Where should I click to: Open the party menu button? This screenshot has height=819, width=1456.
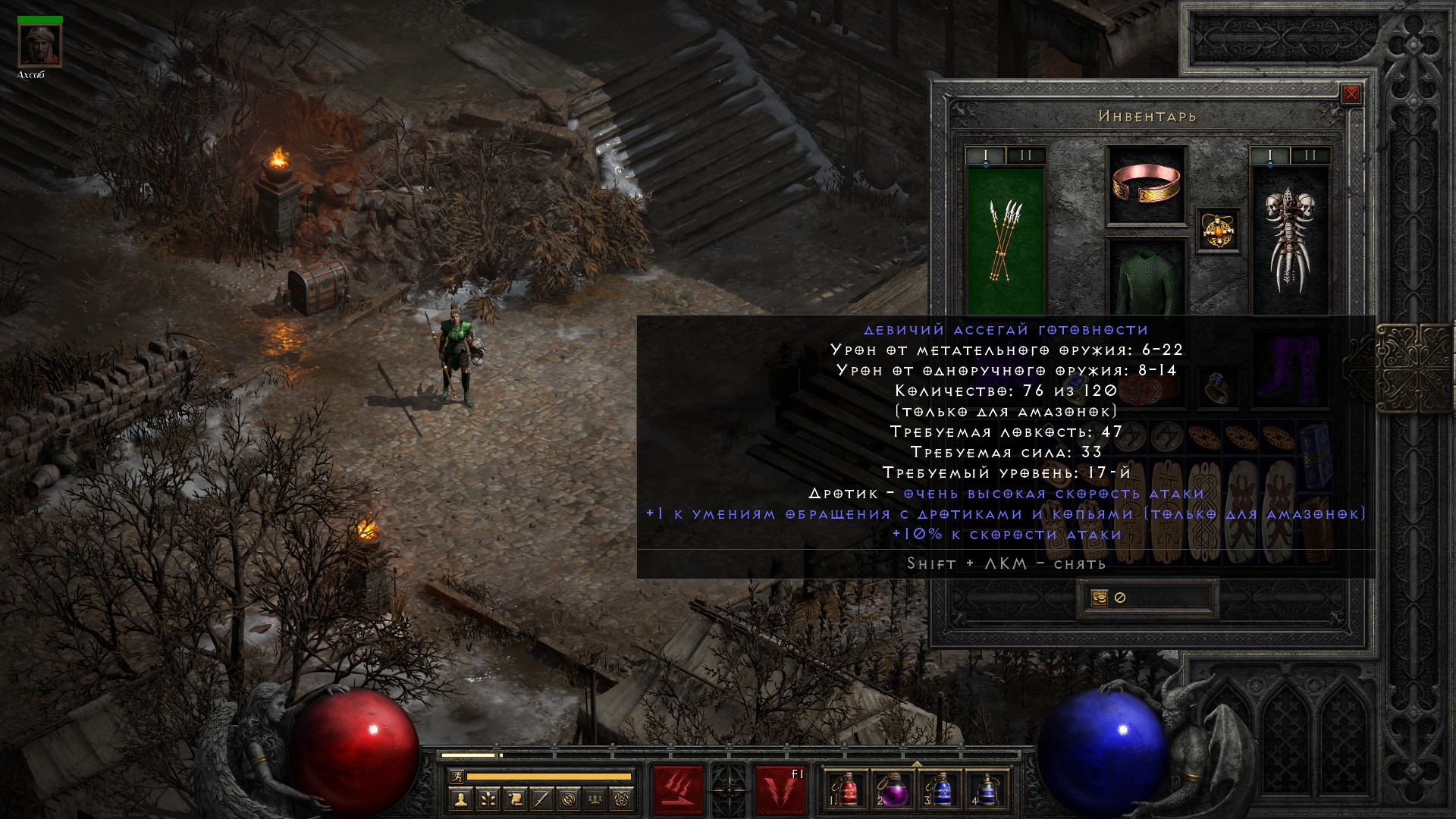(596, 798)
